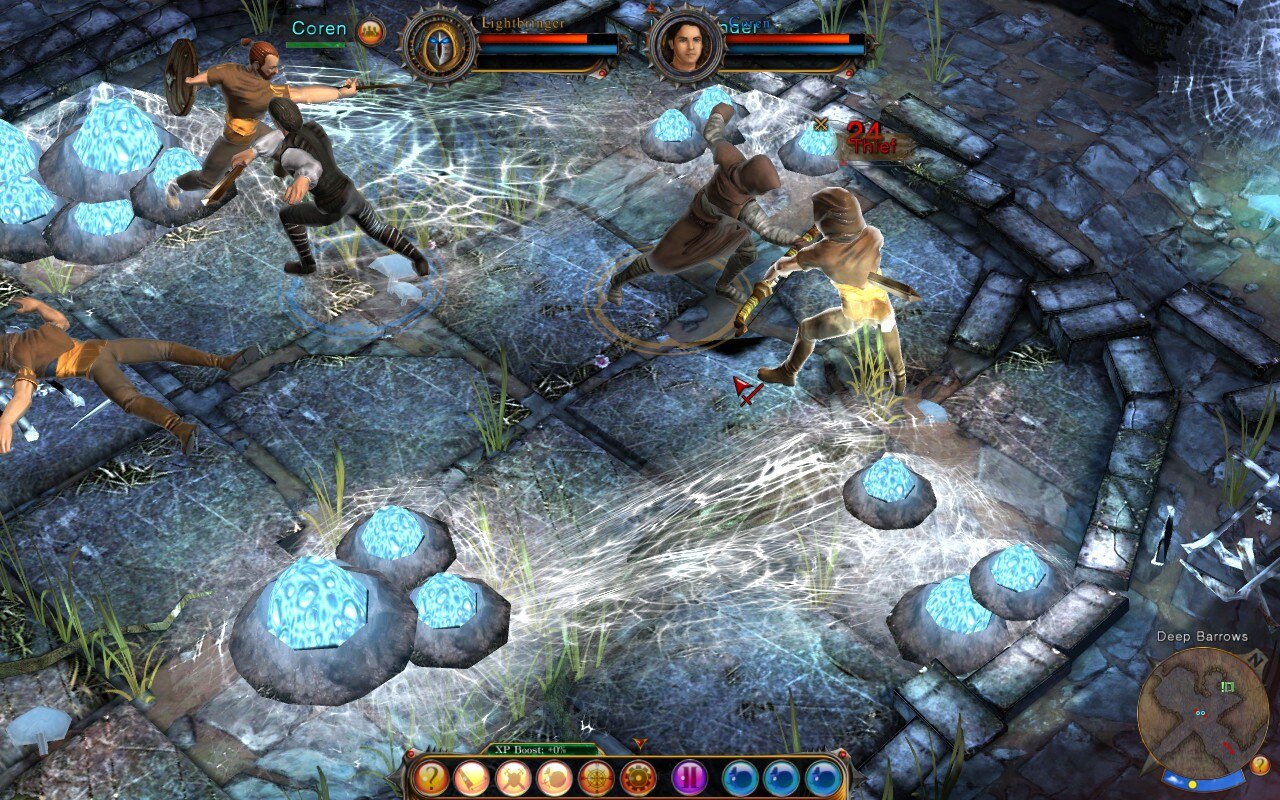Select the Lightbringer helmet portrait

click(439, 46)
